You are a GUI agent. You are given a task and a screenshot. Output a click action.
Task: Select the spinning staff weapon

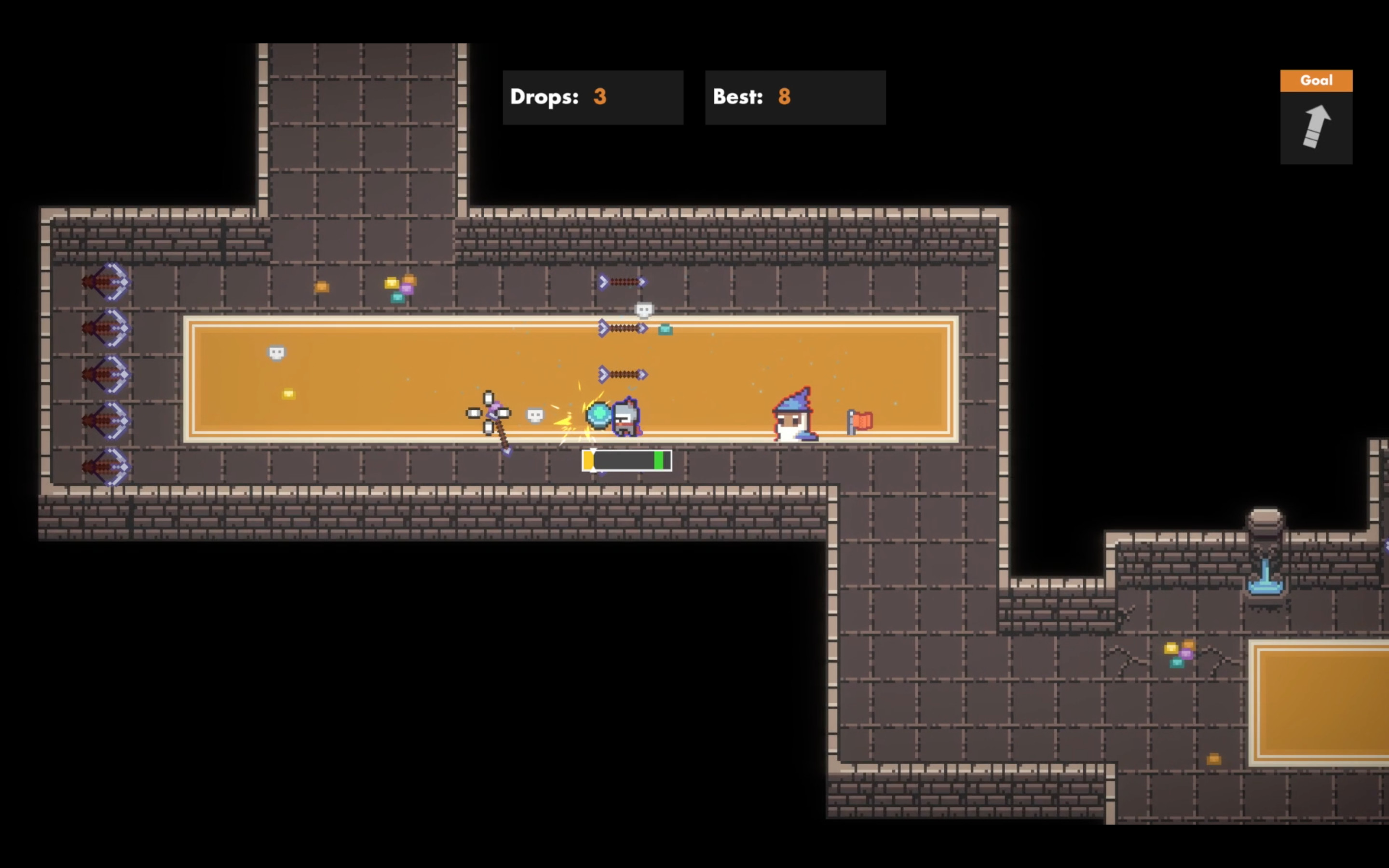coord(491,415)
